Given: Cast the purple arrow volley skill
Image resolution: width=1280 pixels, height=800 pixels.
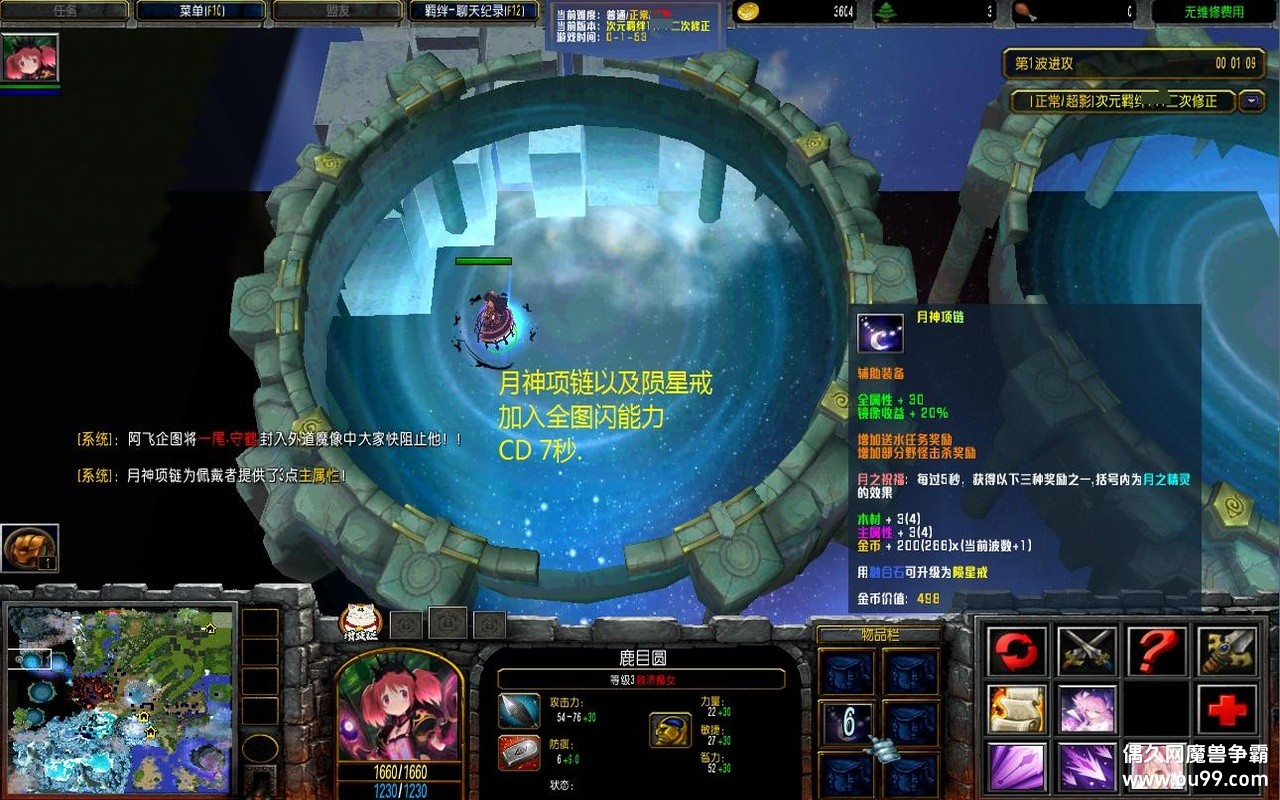Looking at the screenshot, I should click(x=1087, y=768).
